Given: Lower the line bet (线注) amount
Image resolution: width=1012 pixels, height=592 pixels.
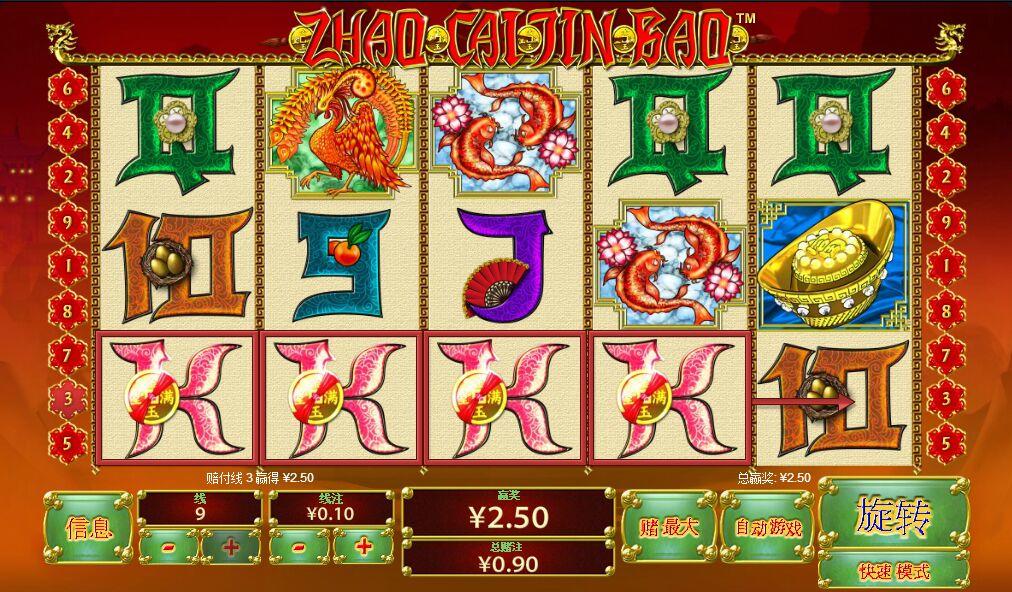Looking at the screenshot, I should (299, 546).
